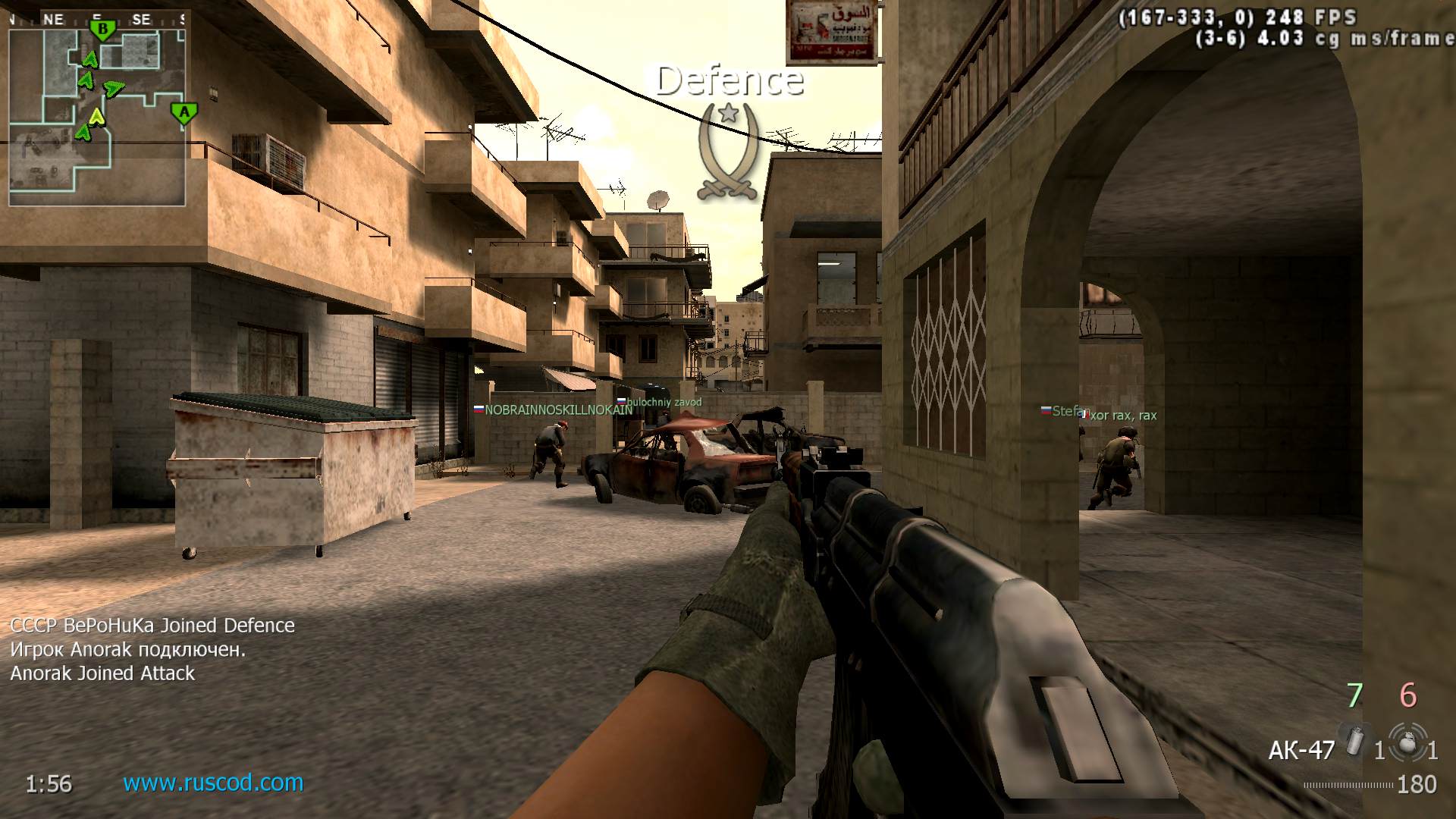Click the bulochniy zavod player name tag
Image resolution: width=1456 pixels, height=819 pixels.
point(664,402)
